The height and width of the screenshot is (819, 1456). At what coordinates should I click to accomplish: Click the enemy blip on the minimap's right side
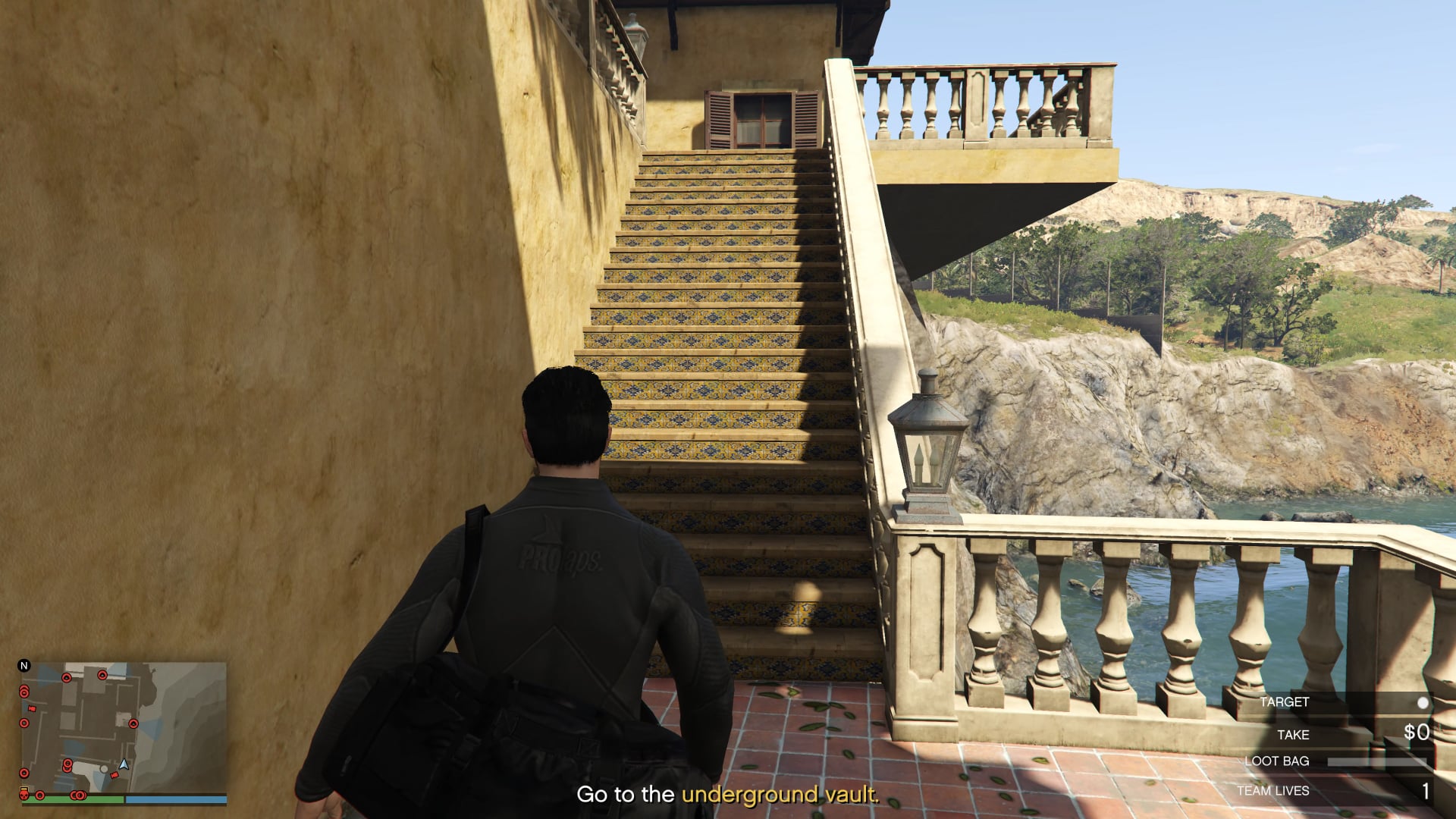[x=133, y=723]
